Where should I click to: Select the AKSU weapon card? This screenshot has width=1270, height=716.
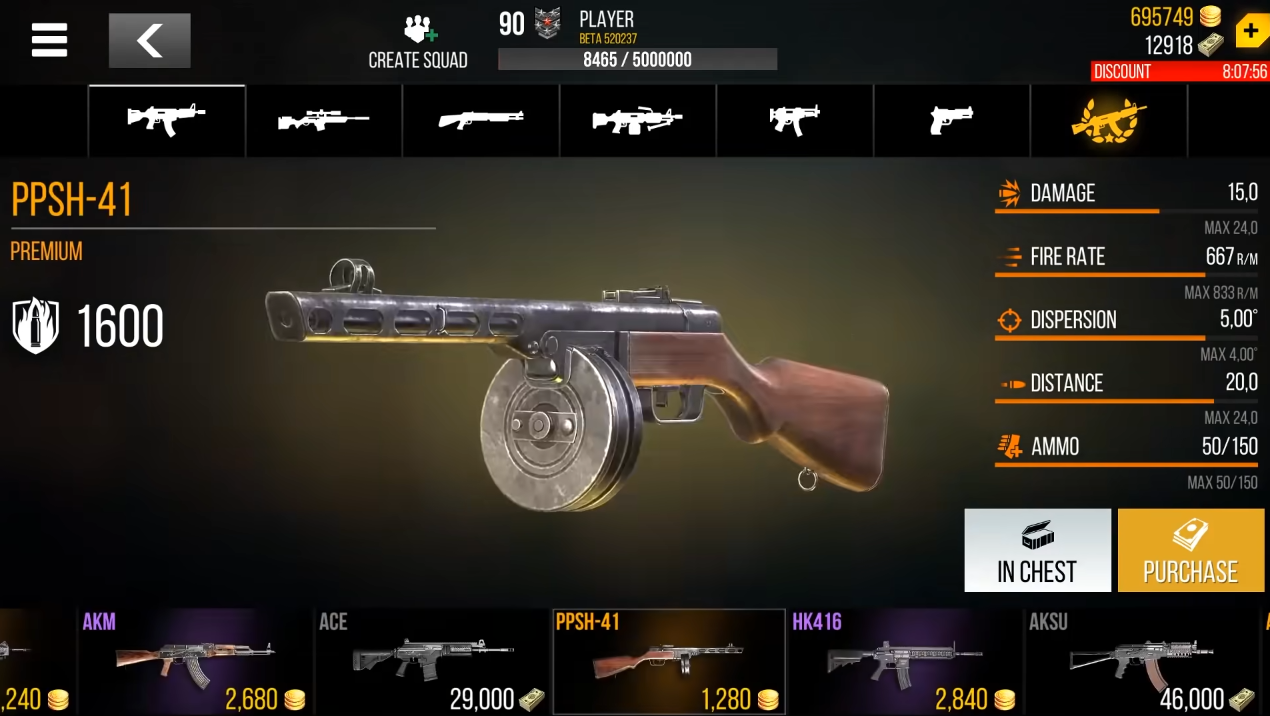tap(1141, 661)
